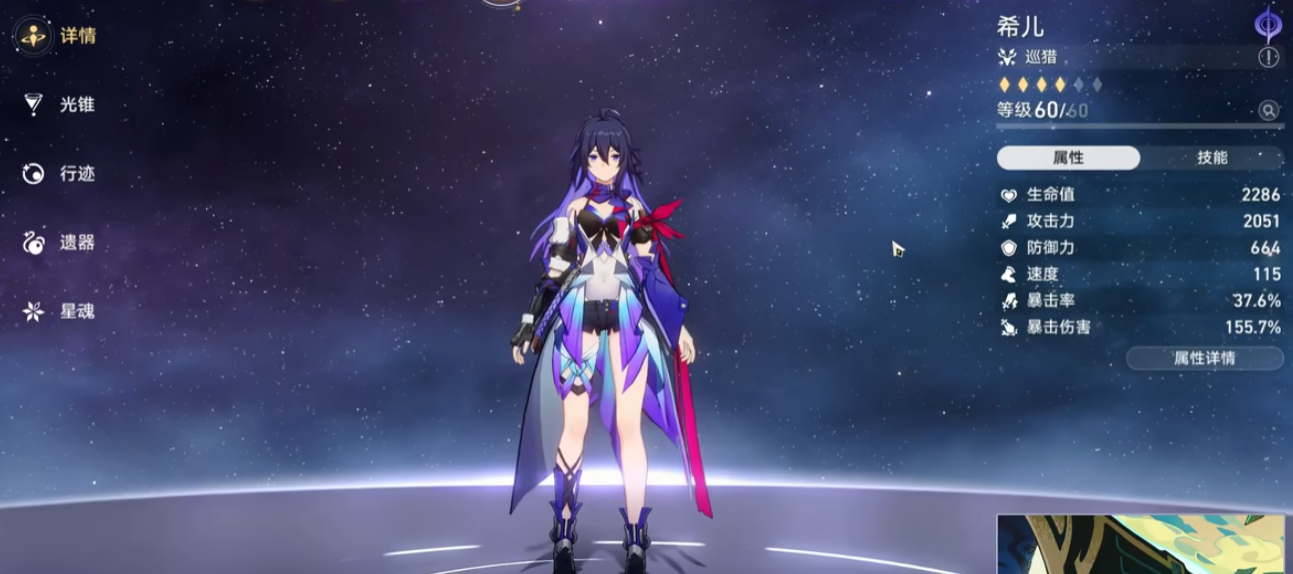Viewport: 1293px width, 574px height.
Task: Switch to the 属性 attributes tab
Action: (x=1068, y=158)
